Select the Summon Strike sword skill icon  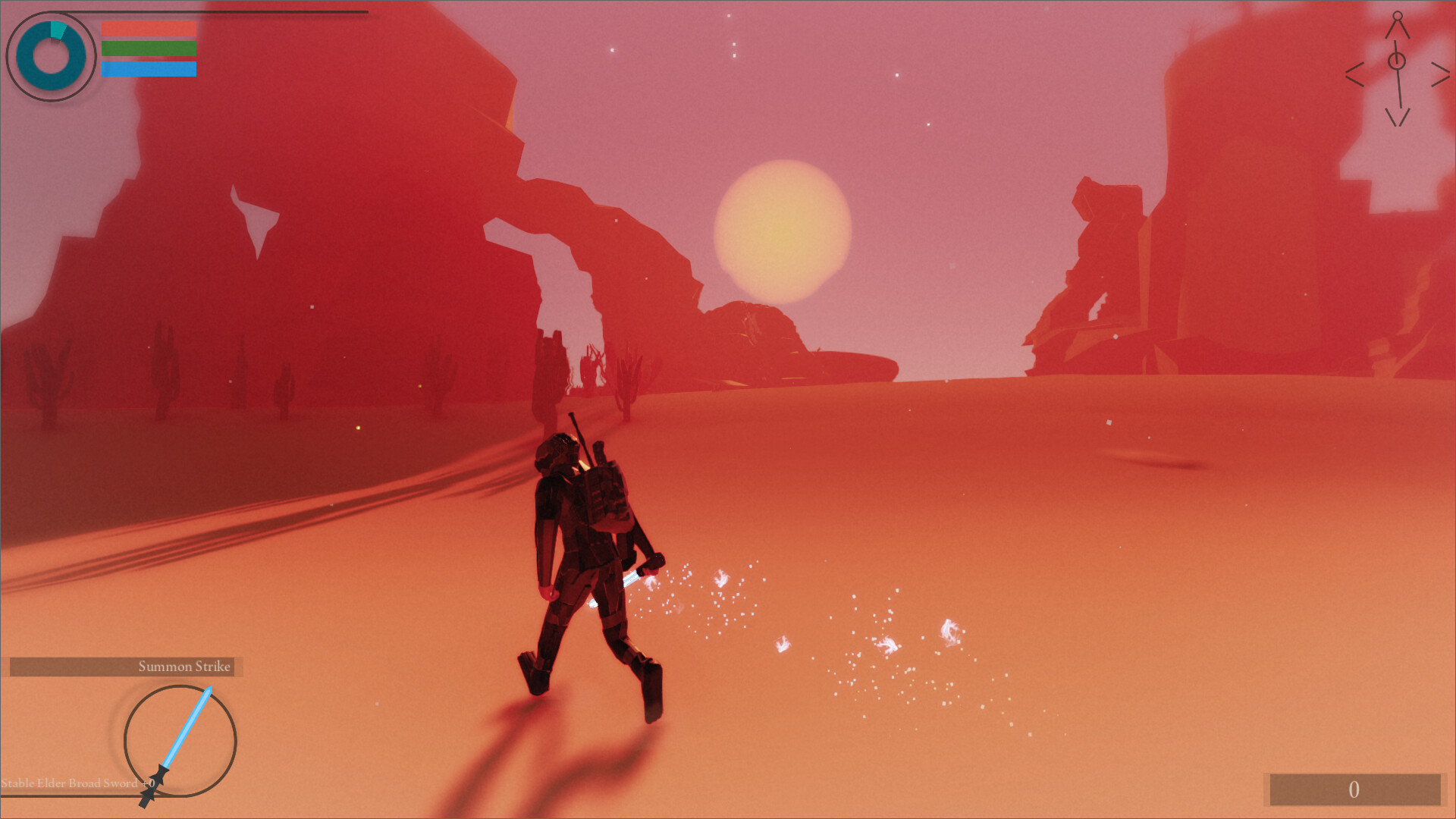(x=182, y=739)
